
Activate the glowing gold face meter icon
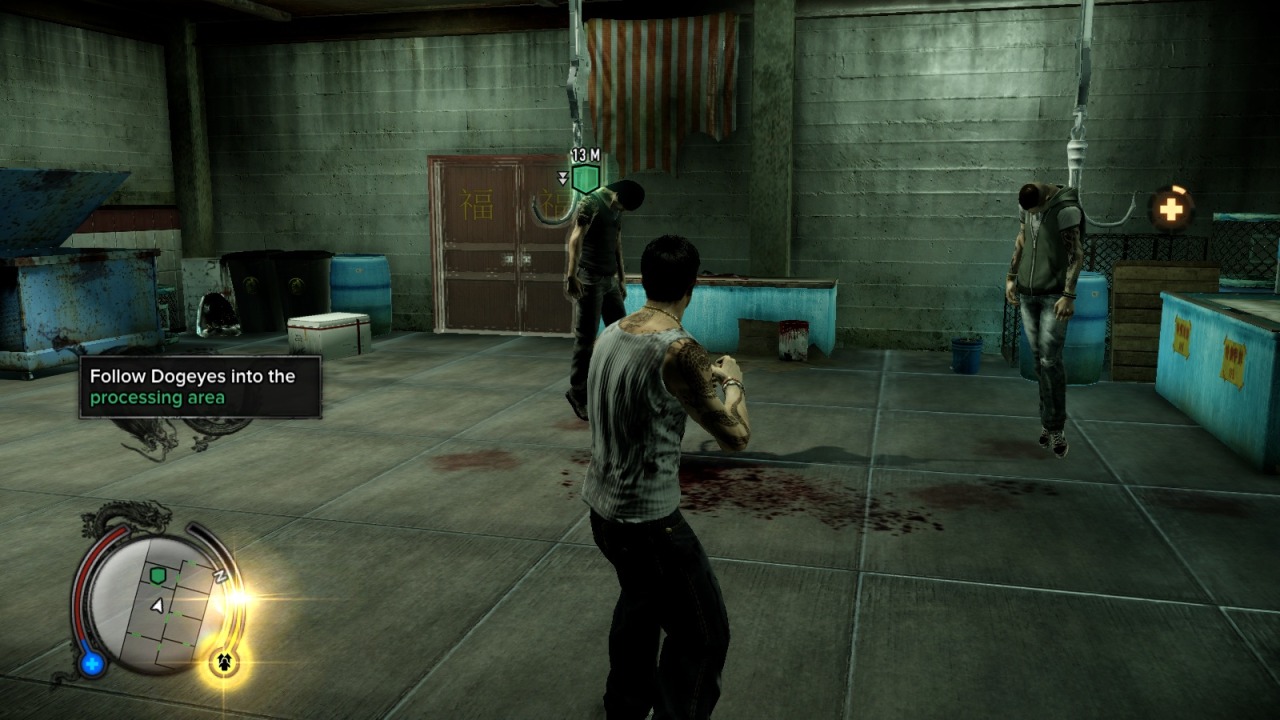click(224, 662)
